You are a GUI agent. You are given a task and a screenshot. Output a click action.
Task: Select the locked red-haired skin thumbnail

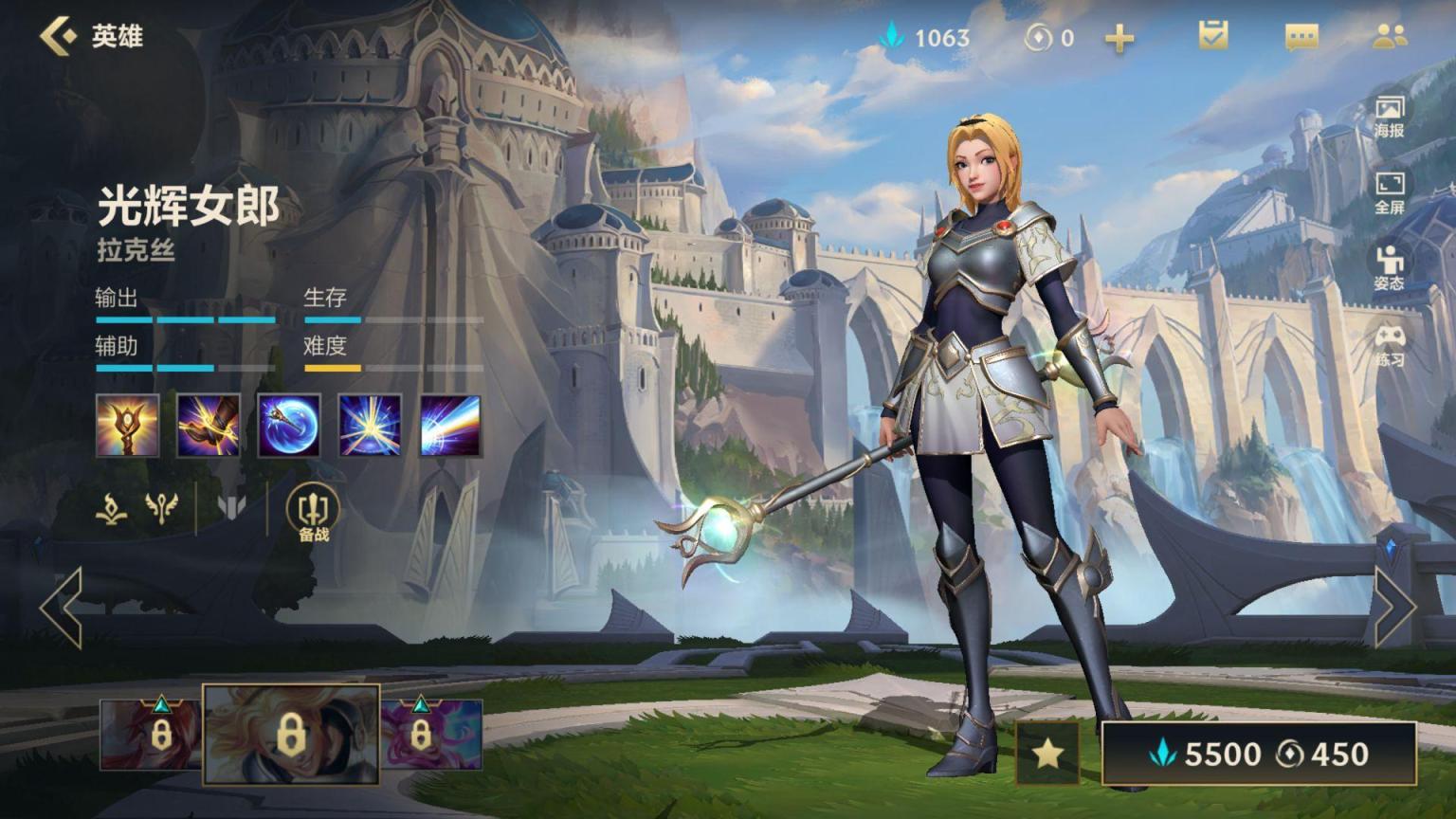pos(150,734)
